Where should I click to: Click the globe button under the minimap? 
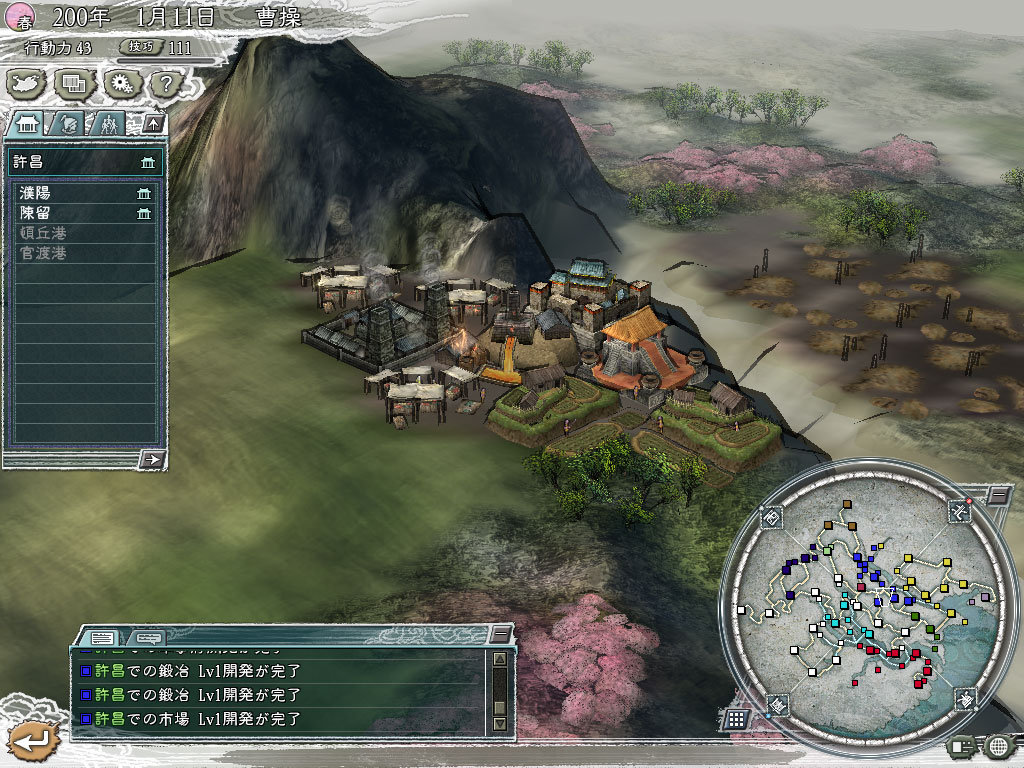pos(997,745)
